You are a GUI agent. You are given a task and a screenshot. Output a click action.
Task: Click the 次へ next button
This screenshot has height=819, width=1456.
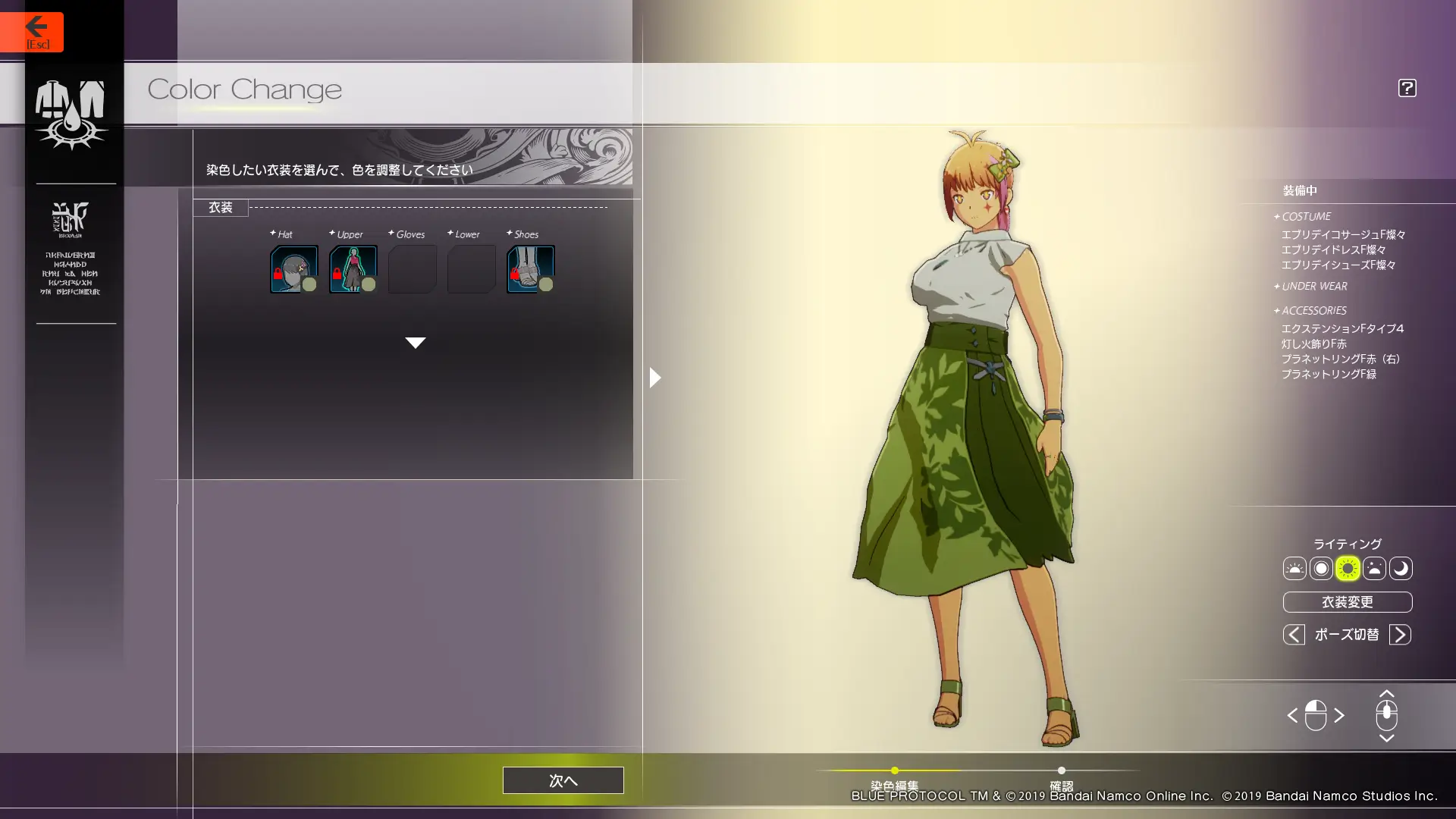pos(563,780)
